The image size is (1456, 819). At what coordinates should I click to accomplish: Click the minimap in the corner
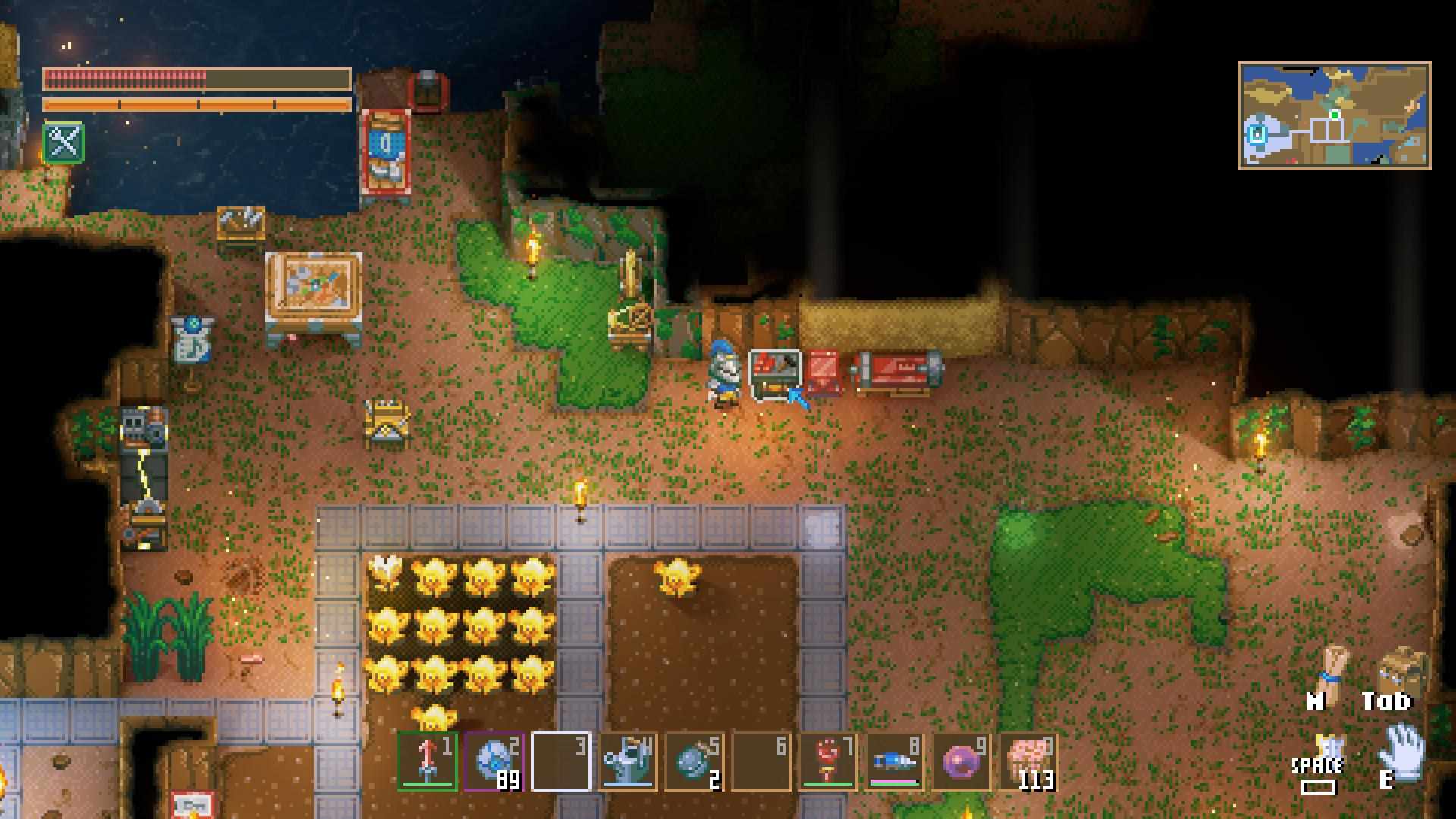pos(1334,115)
